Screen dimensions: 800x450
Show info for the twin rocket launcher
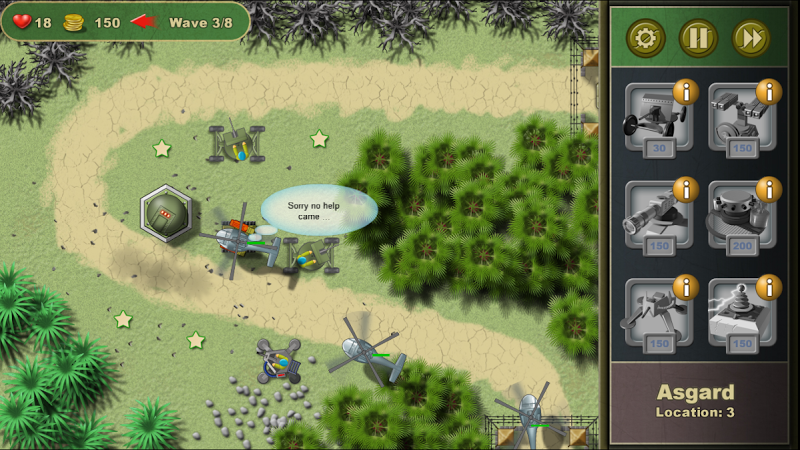point(769,92)
